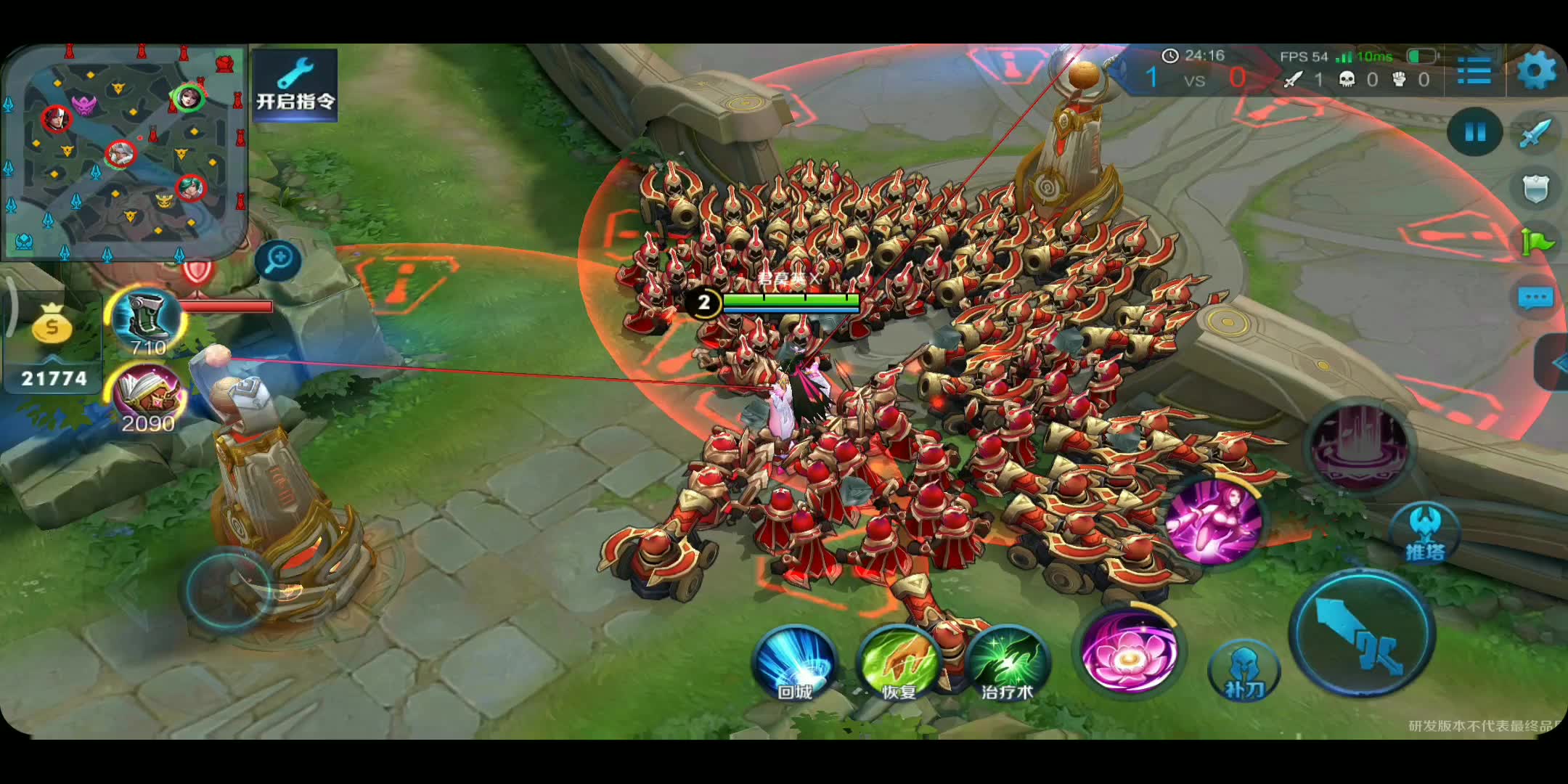
Task: Open the minimap
Action: (x=125, y=151)
